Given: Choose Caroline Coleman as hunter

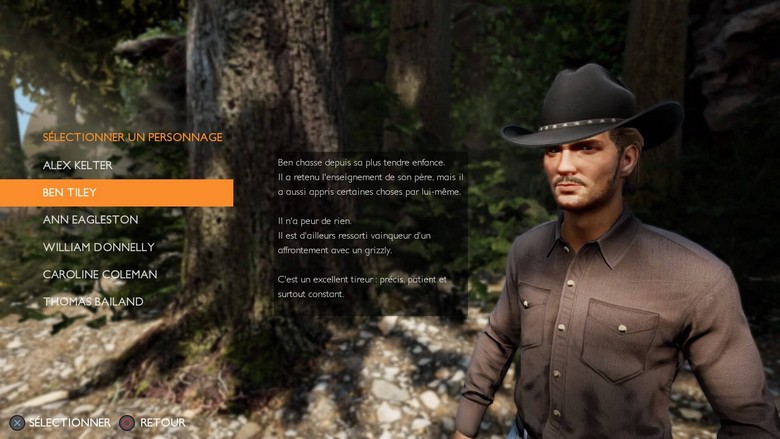Looking at the screenshot, I should pos(99,274).
